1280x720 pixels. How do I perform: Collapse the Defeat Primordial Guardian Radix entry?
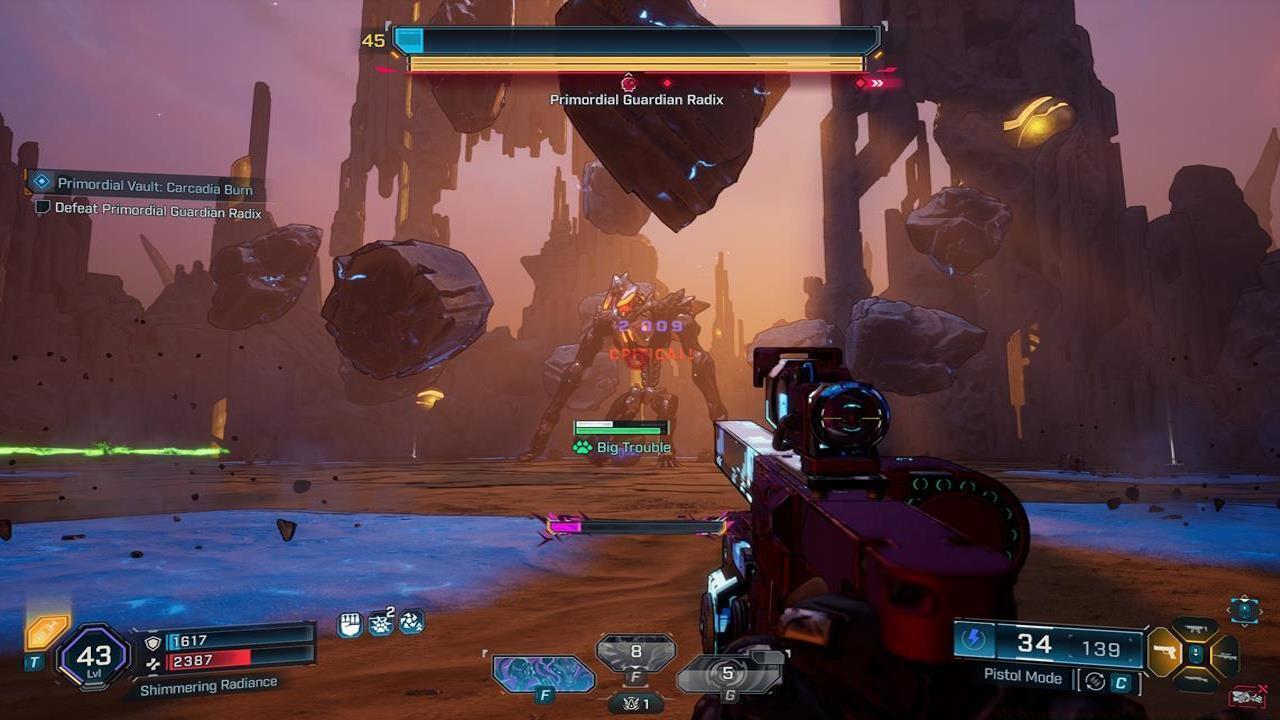point(160,212)
